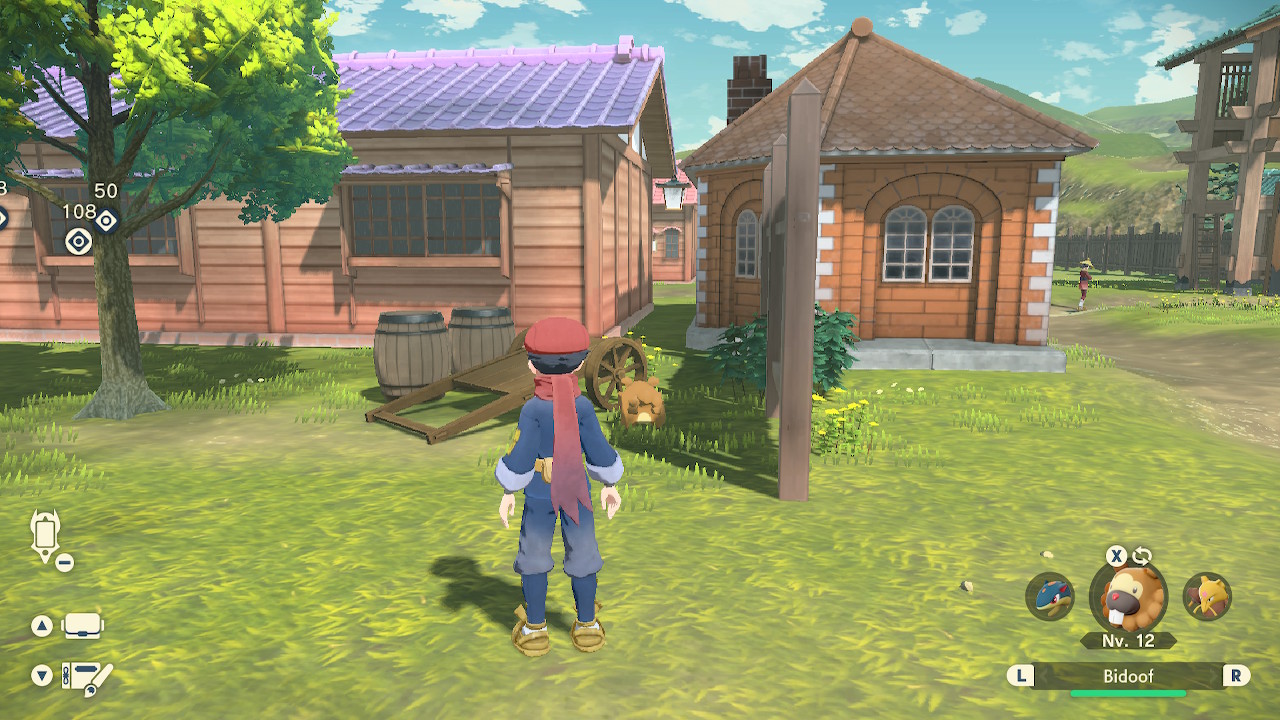
Task: Open the Pokédex notebook with brush icon
Action: click(86, 677)
